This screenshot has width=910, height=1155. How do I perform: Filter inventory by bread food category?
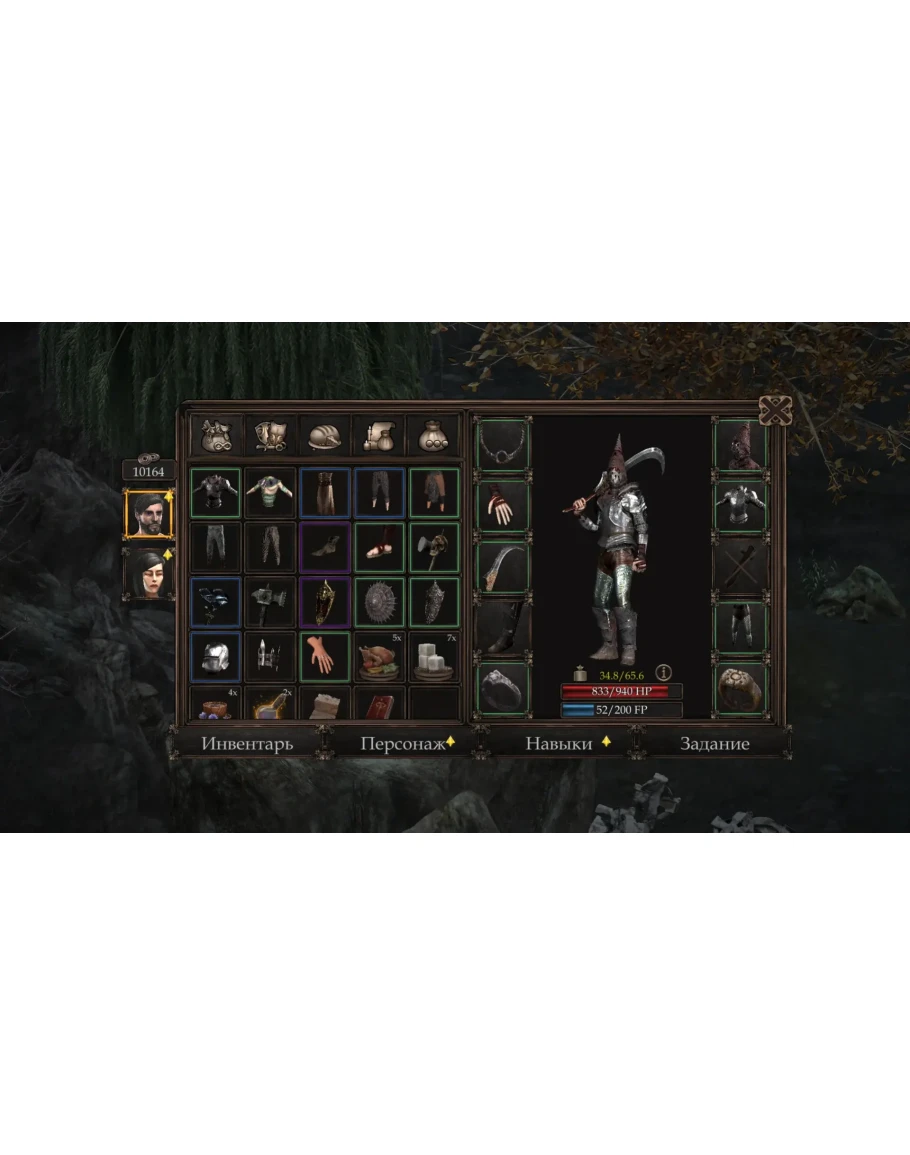(325, 436)
